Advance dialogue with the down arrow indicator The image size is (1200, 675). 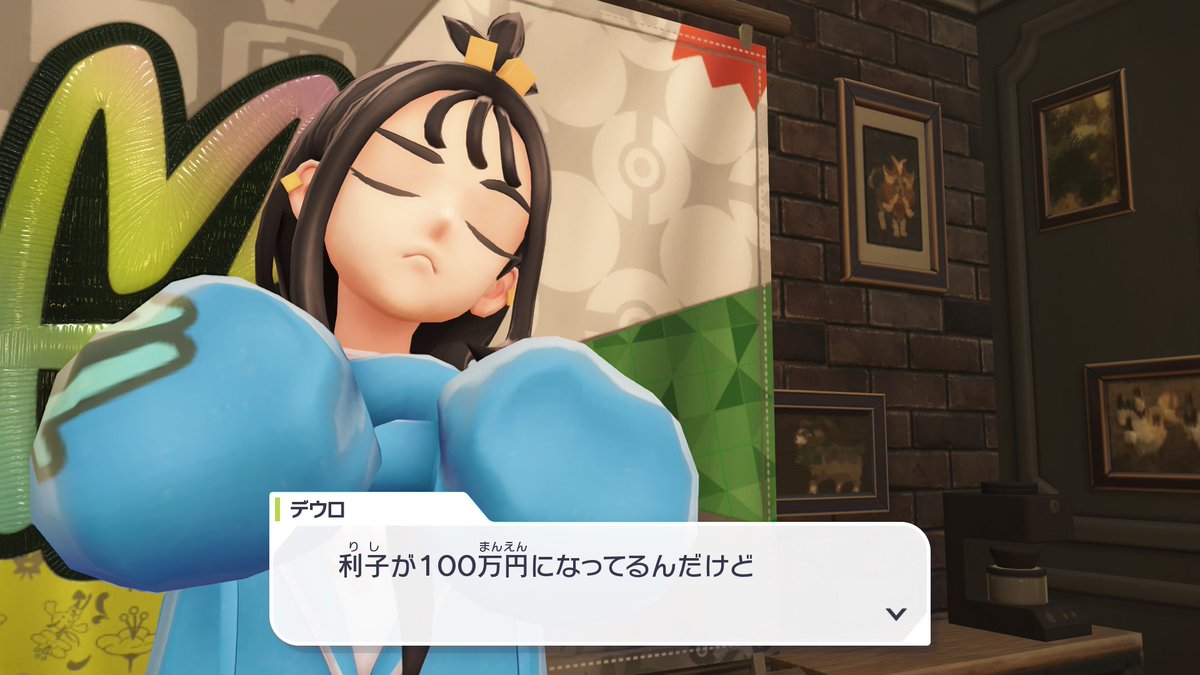coord(896,613)
